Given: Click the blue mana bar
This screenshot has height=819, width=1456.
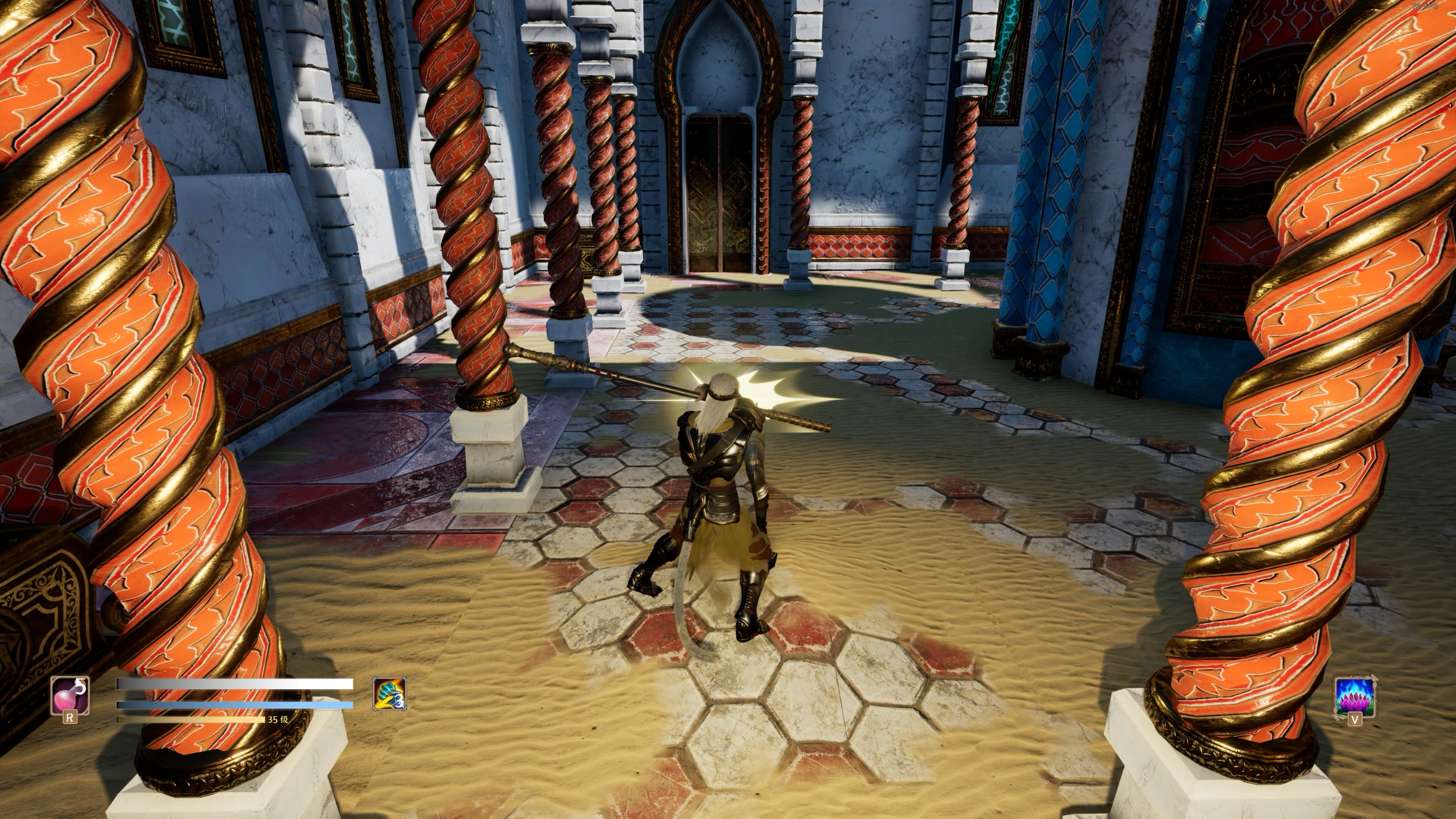Looking at the screenshot, I should coord(235,704).
